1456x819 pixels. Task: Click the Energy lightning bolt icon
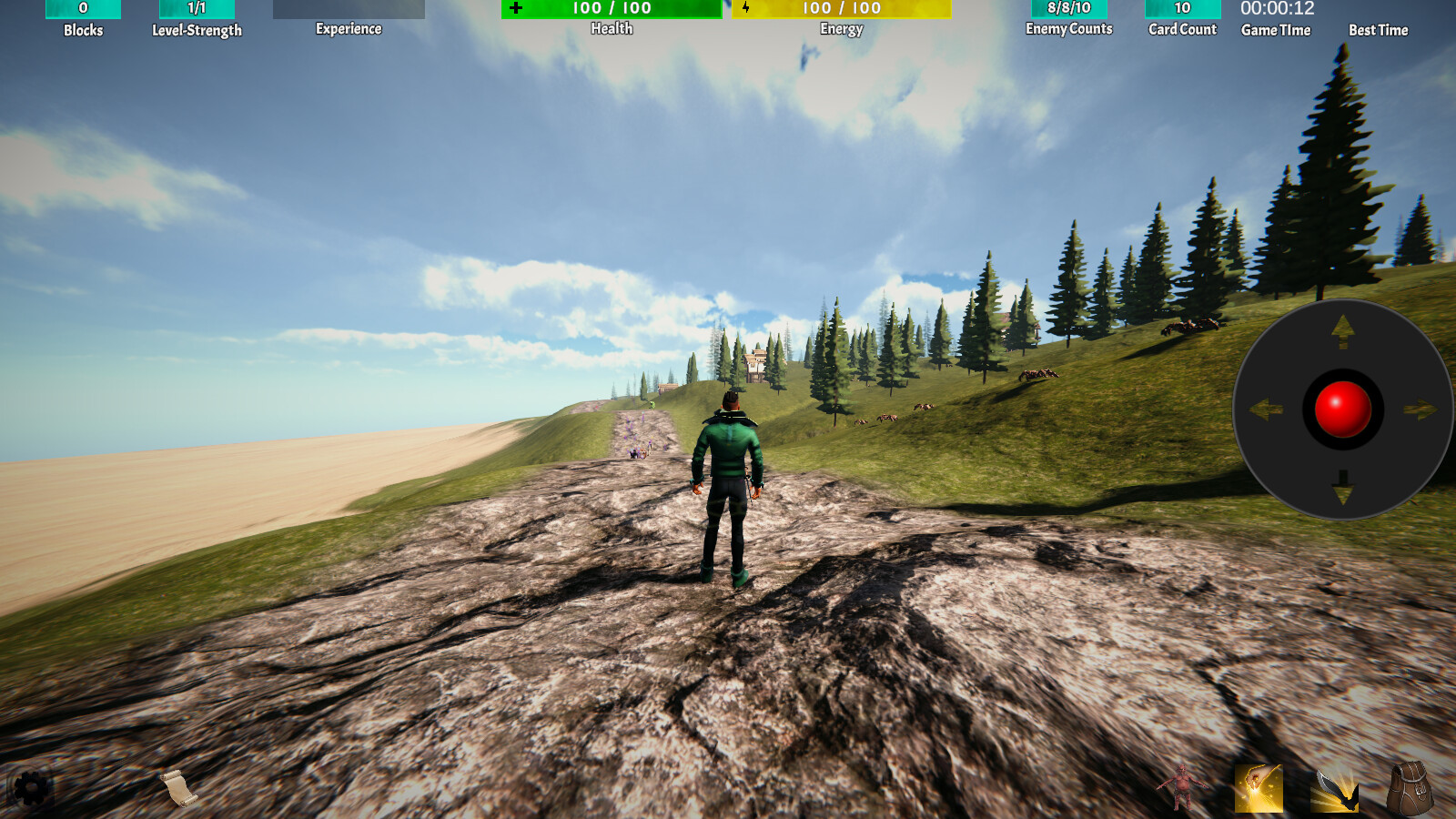click(748, 9)
